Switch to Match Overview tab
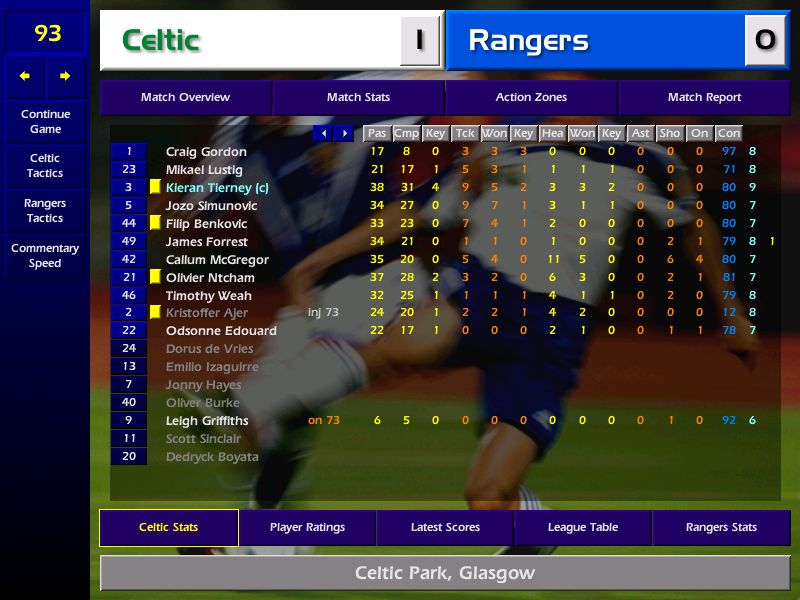 185,98
